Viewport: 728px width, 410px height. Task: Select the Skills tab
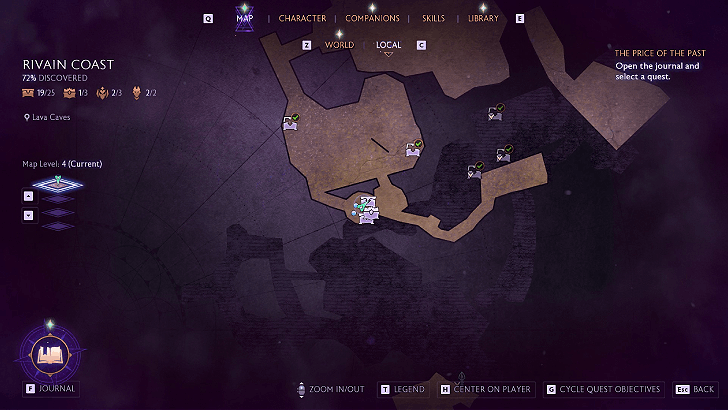point(433,18)
